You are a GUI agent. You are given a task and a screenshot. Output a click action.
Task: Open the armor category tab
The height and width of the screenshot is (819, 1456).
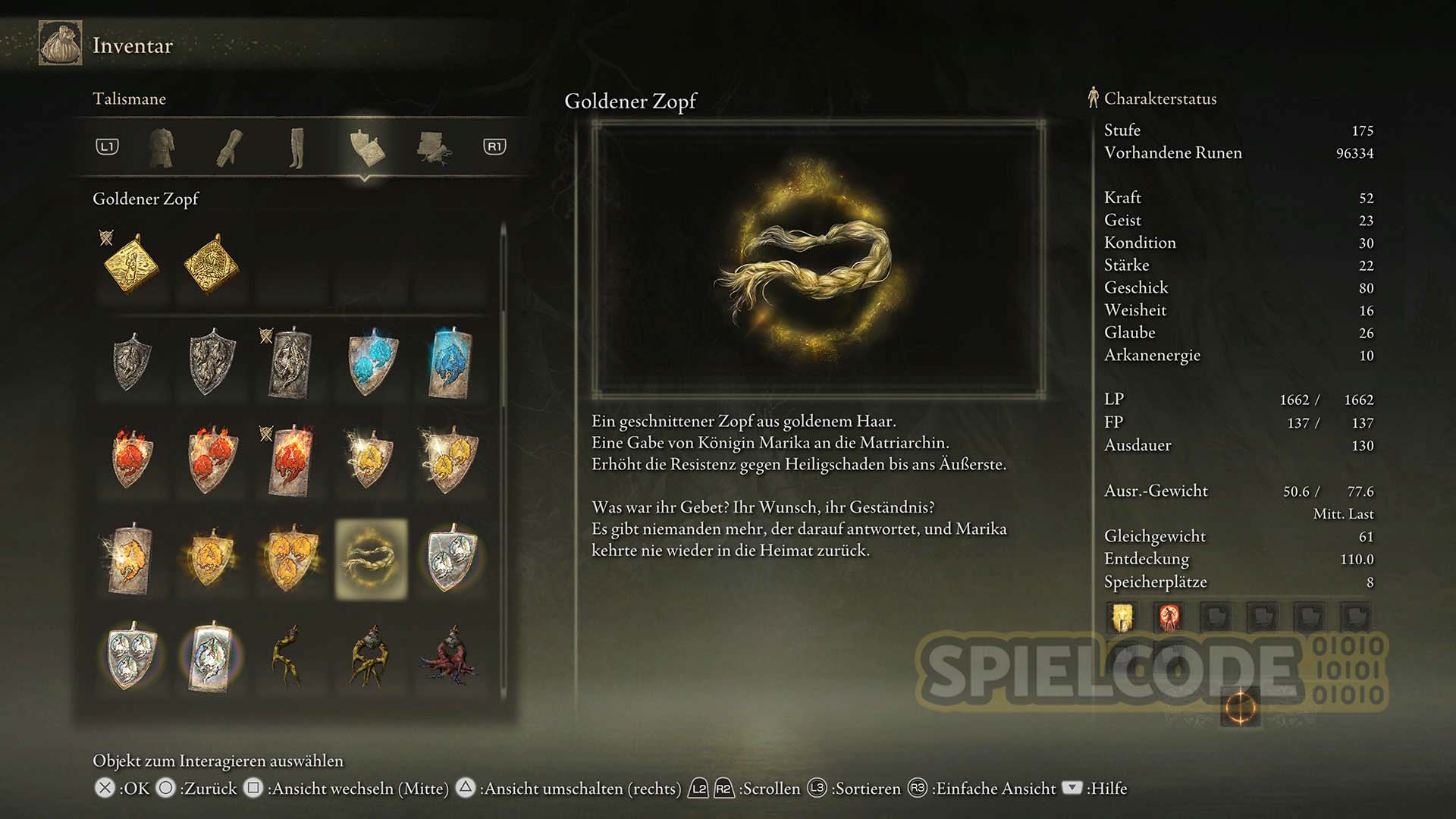tap(162, 149)
